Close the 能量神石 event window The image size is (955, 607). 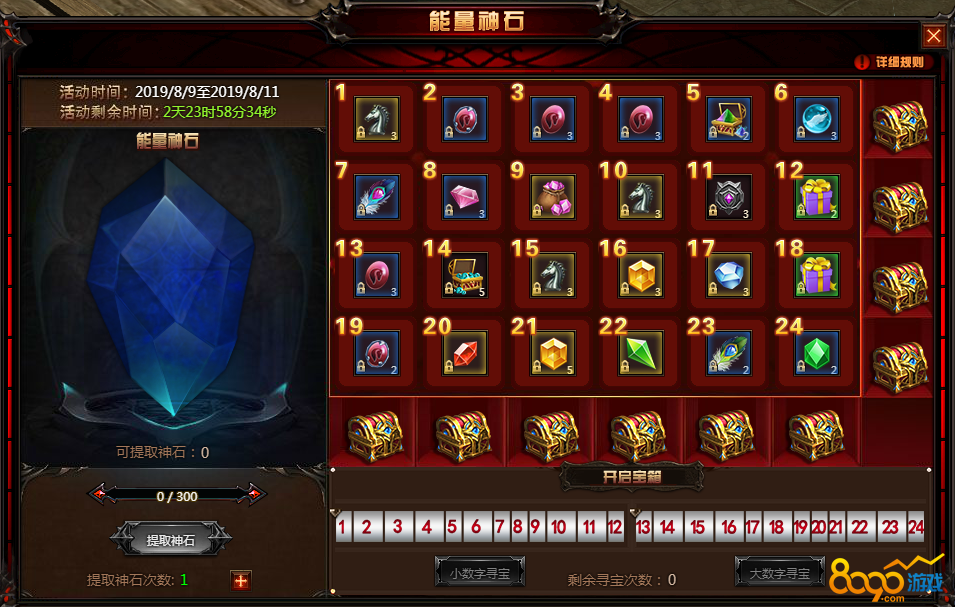(x=934, y=36)
